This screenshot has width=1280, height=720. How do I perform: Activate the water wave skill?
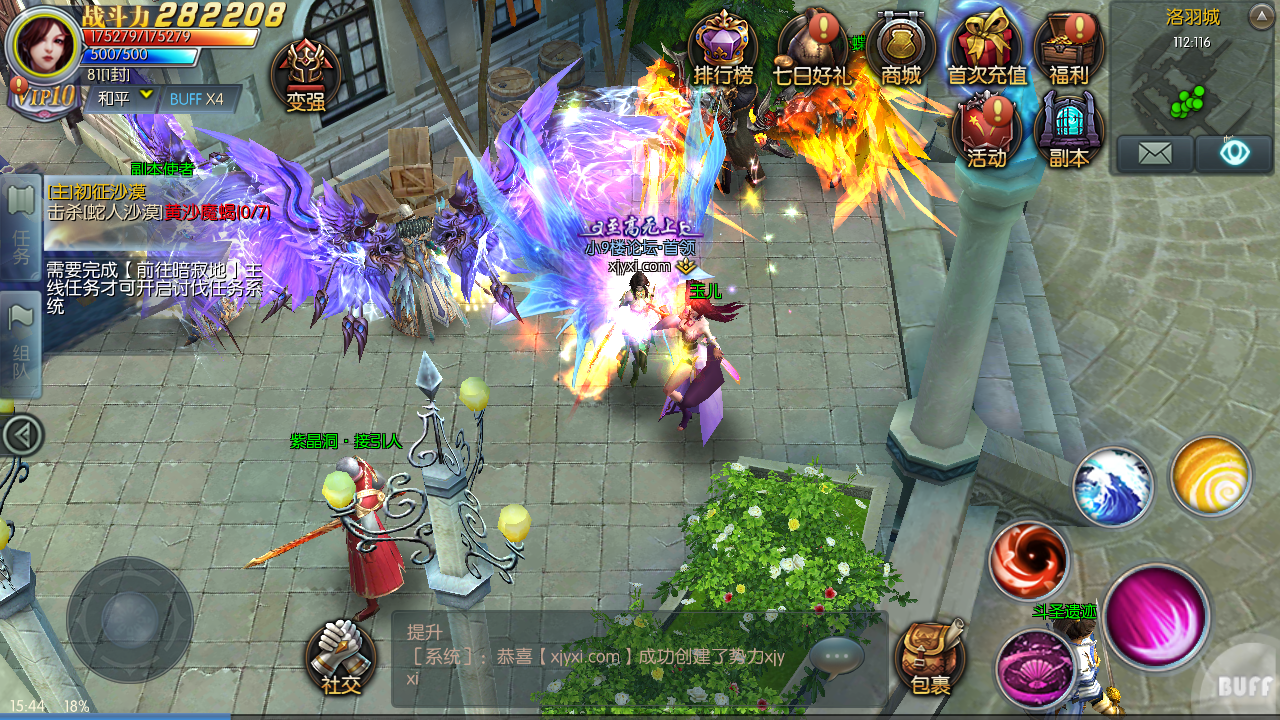(x=1113, y=487)
